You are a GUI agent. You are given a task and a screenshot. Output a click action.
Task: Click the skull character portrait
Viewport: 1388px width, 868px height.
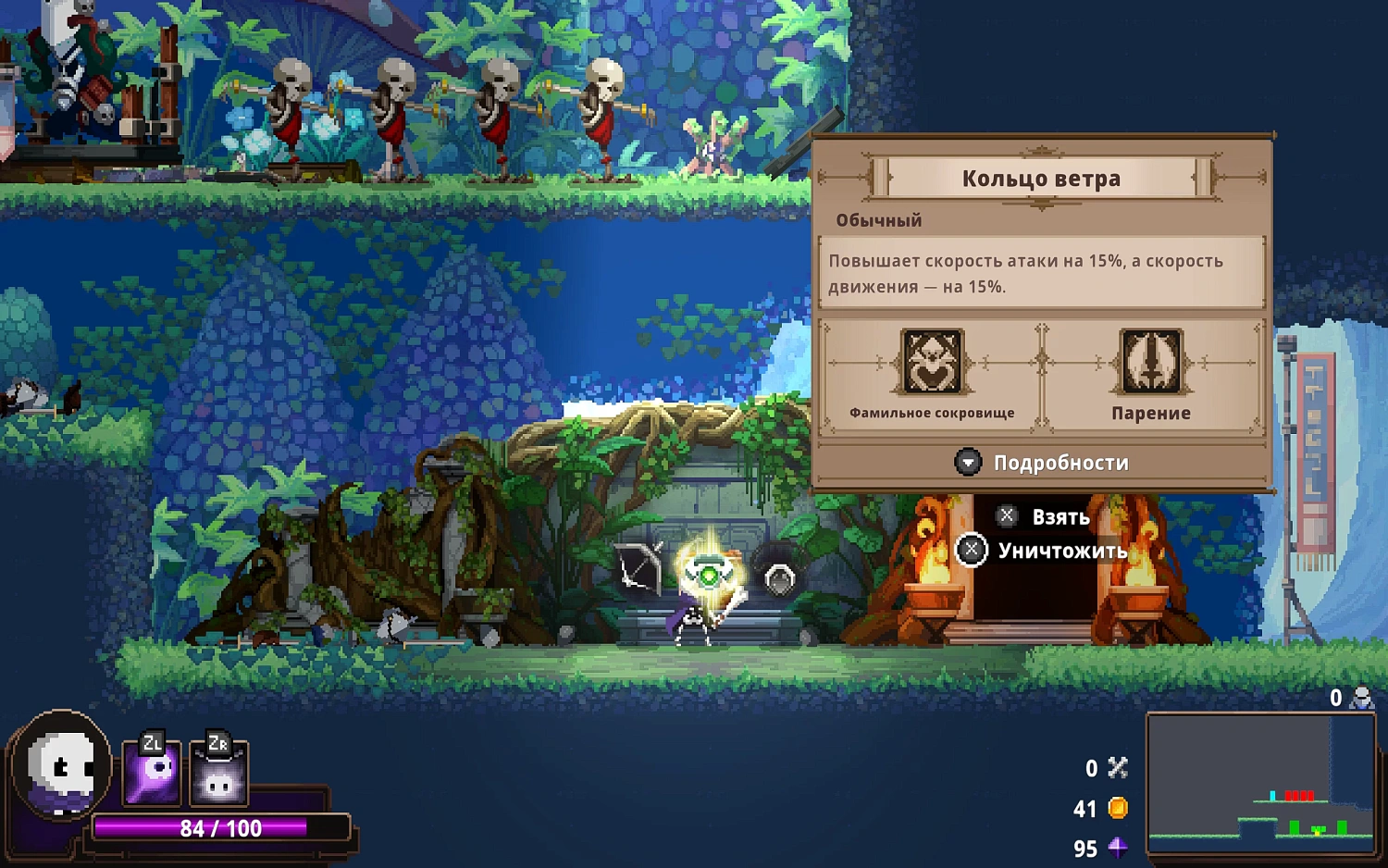[62, 766]
